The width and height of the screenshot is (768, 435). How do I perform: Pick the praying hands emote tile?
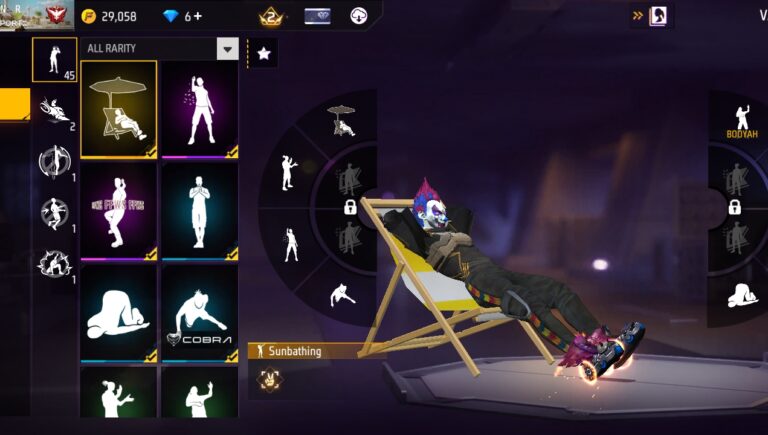click(199, 209)
